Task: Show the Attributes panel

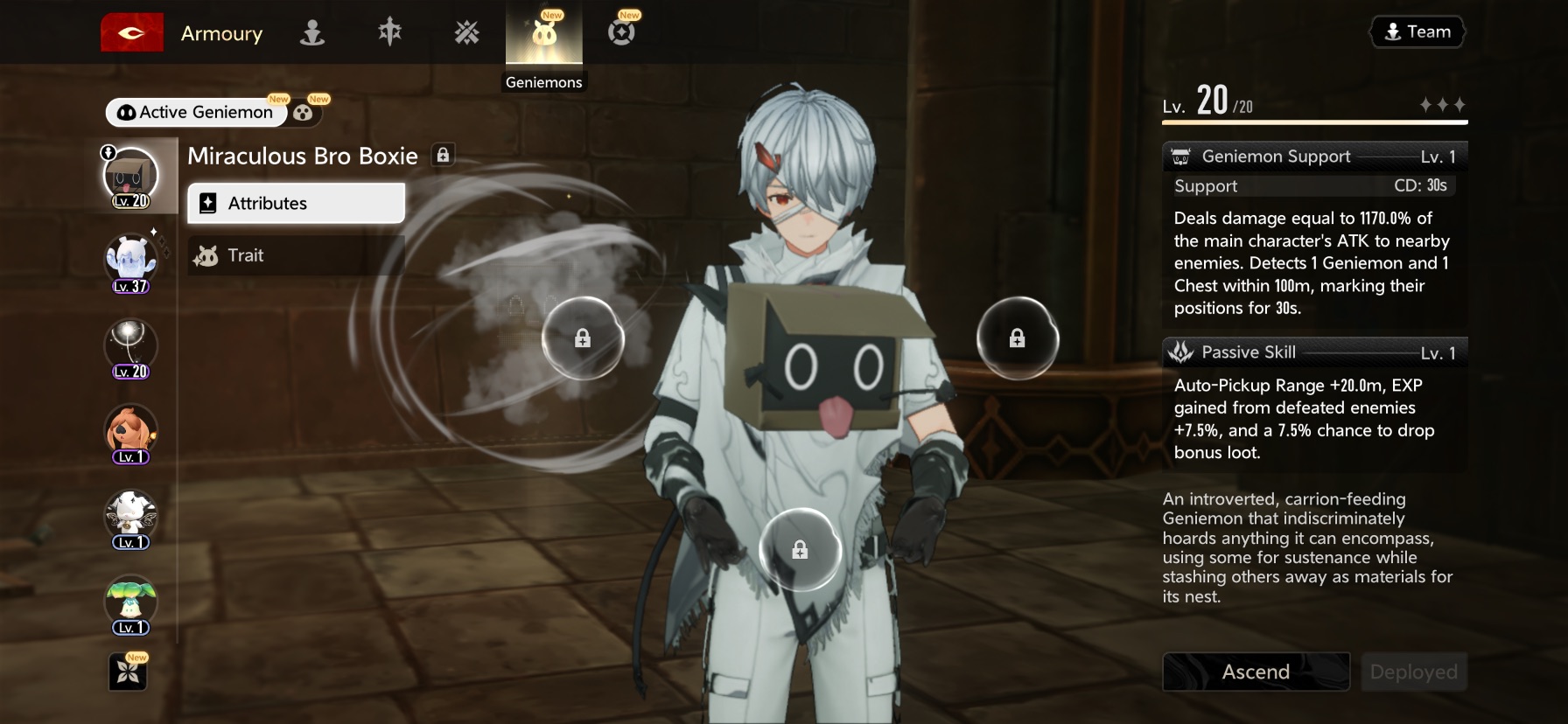Action: coord(296,203)
